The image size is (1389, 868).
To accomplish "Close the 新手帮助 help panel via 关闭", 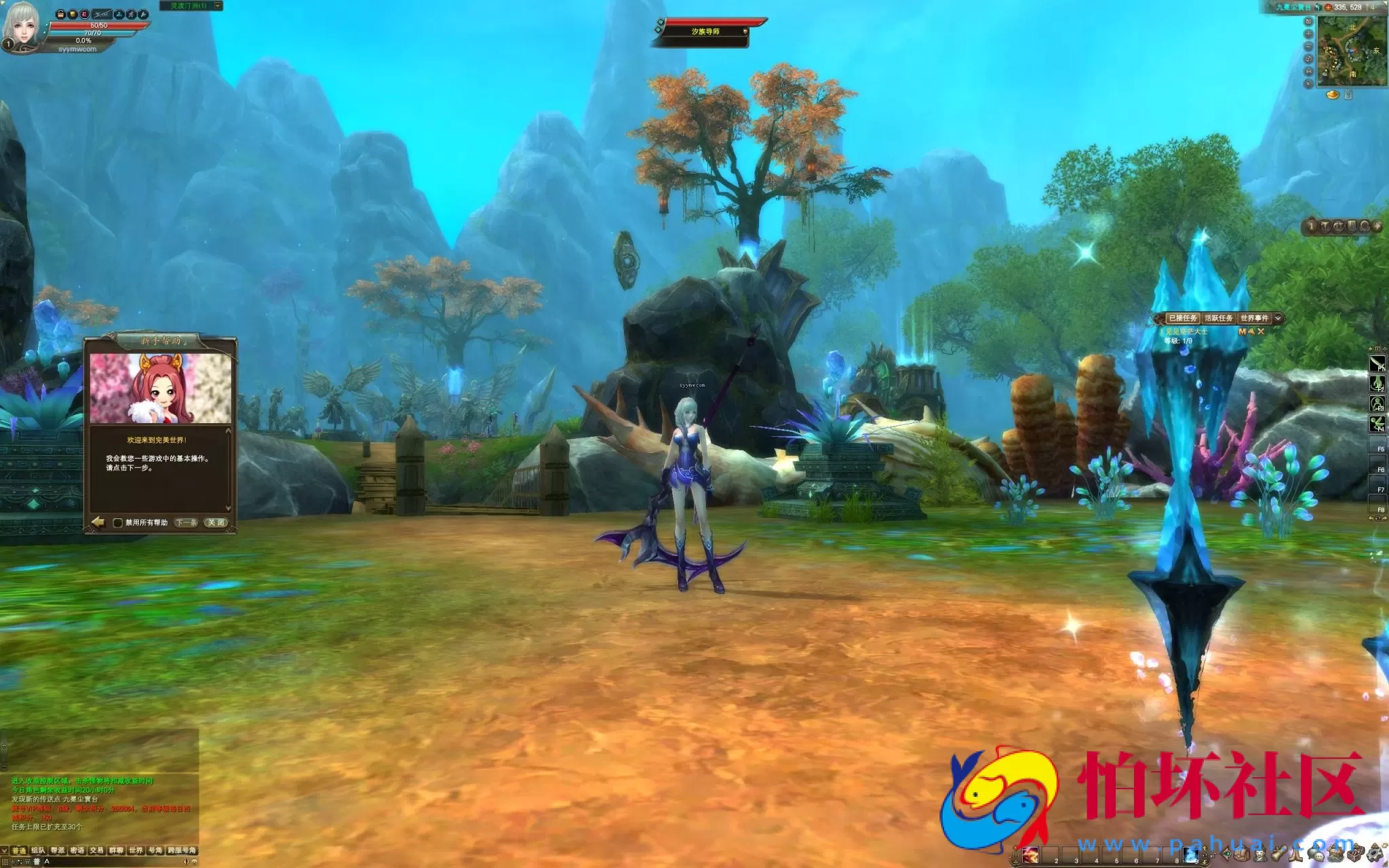I will [216, 522].
